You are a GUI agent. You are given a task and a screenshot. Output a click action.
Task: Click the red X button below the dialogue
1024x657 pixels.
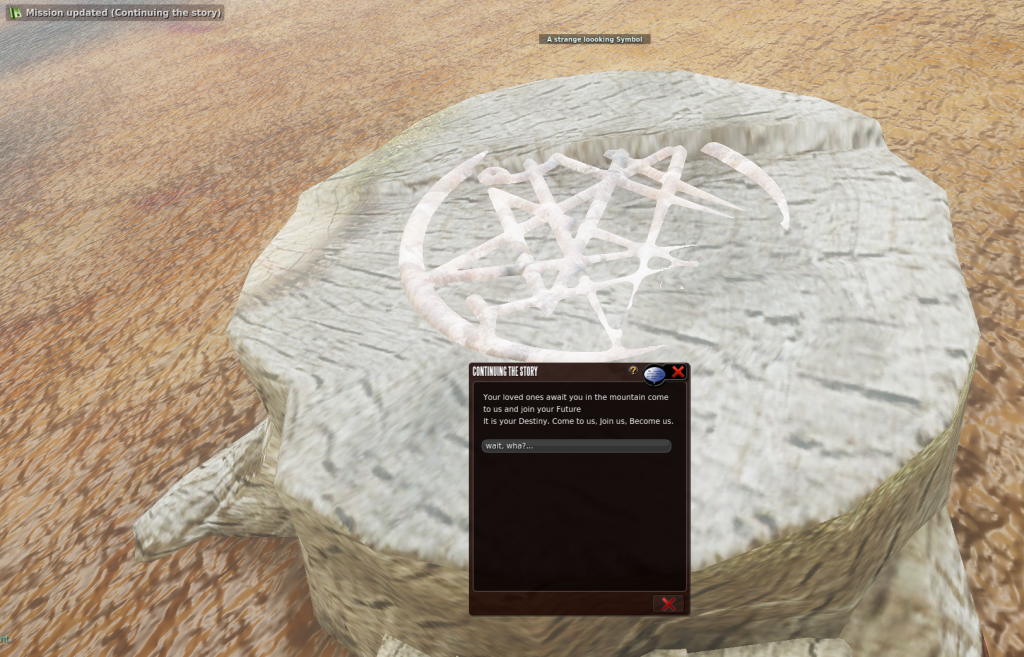(667, 603)
